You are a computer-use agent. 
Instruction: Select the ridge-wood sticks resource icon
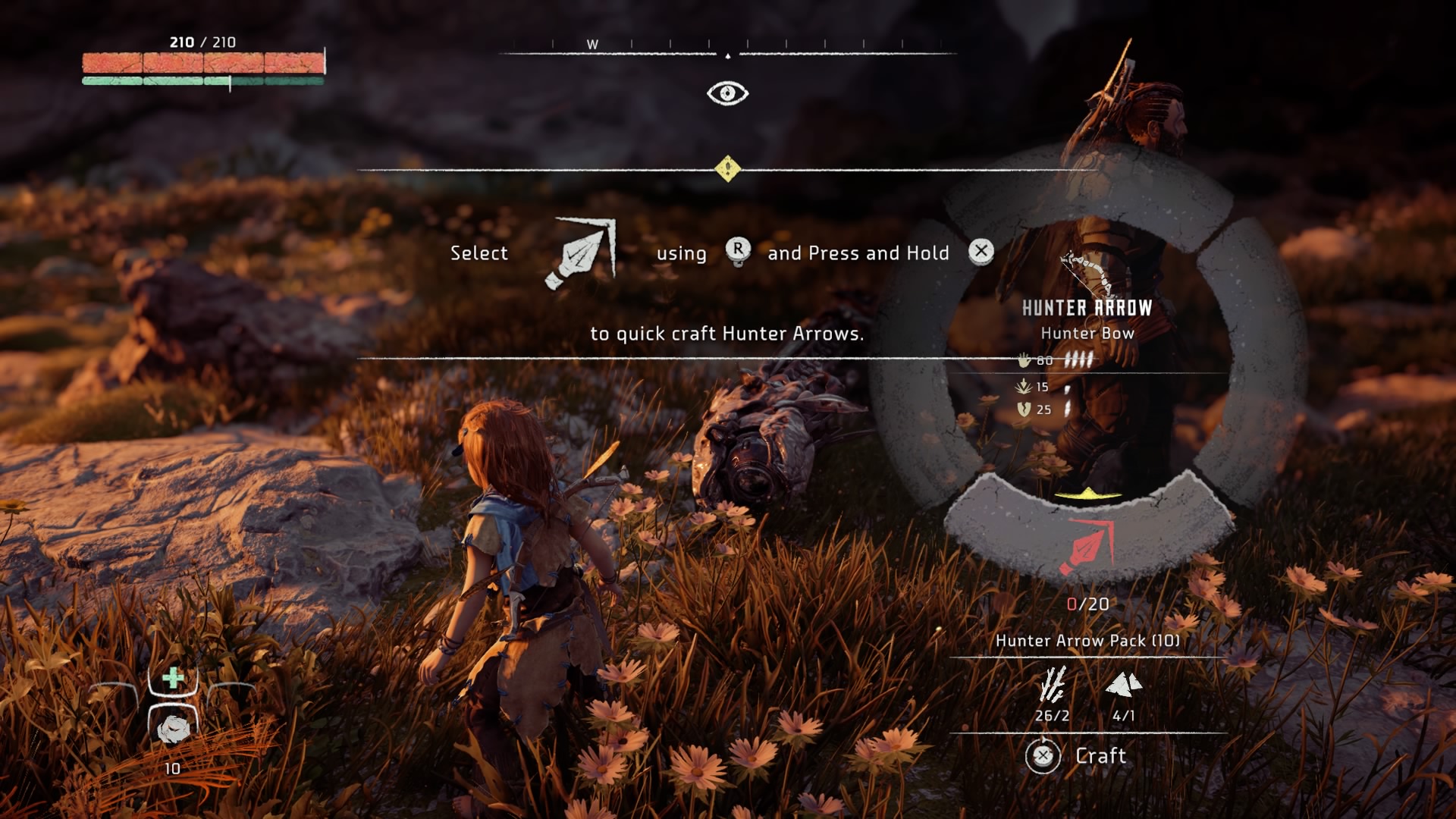point(1053,685)
